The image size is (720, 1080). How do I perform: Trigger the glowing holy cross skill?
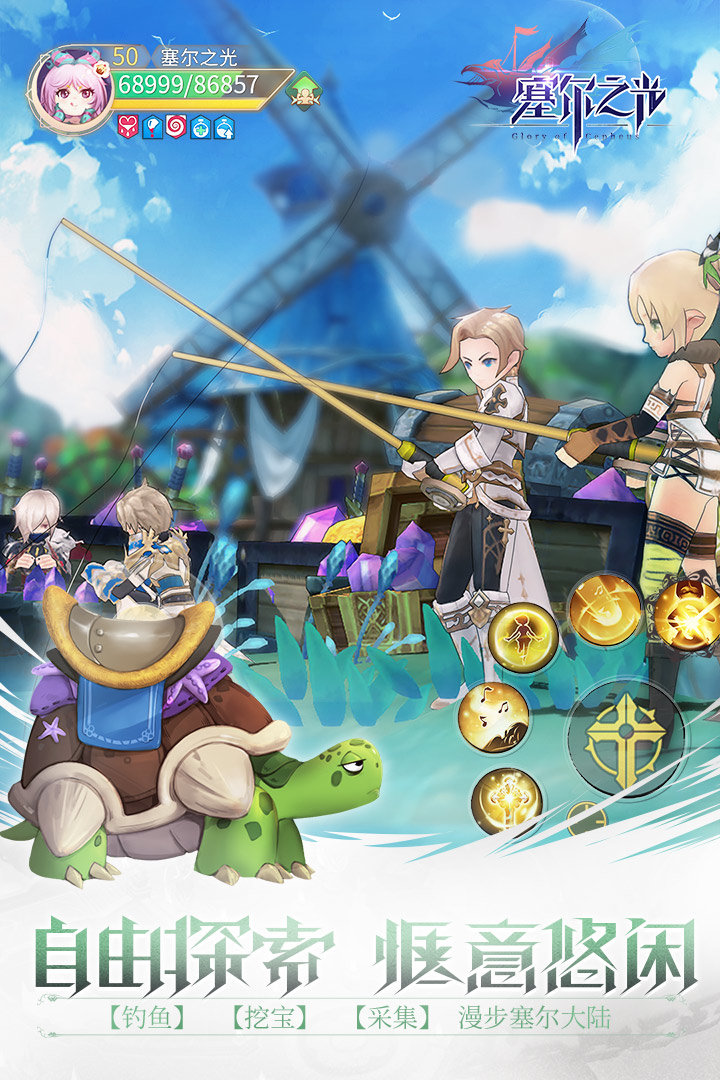[506, 800]
